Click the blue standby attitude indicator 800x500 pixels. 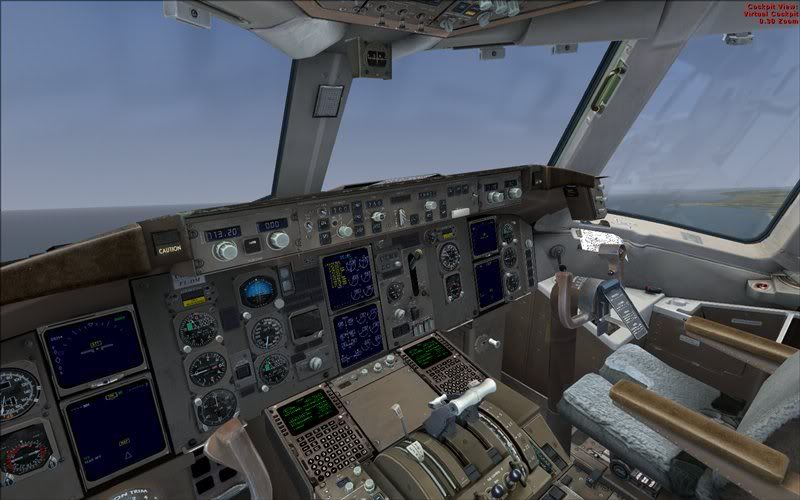258,290
